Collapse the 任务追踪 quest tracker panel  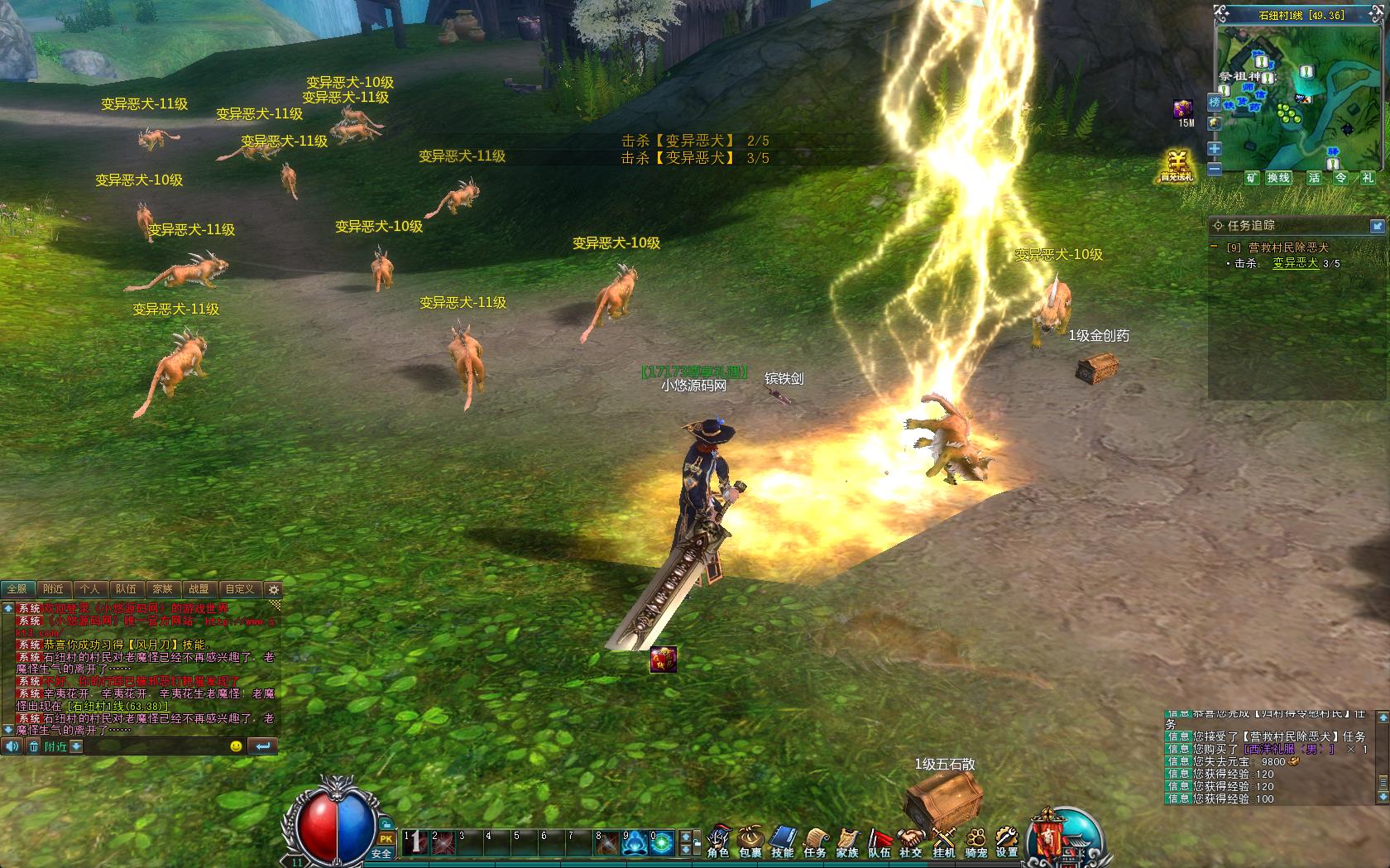tap(1378, 226)
